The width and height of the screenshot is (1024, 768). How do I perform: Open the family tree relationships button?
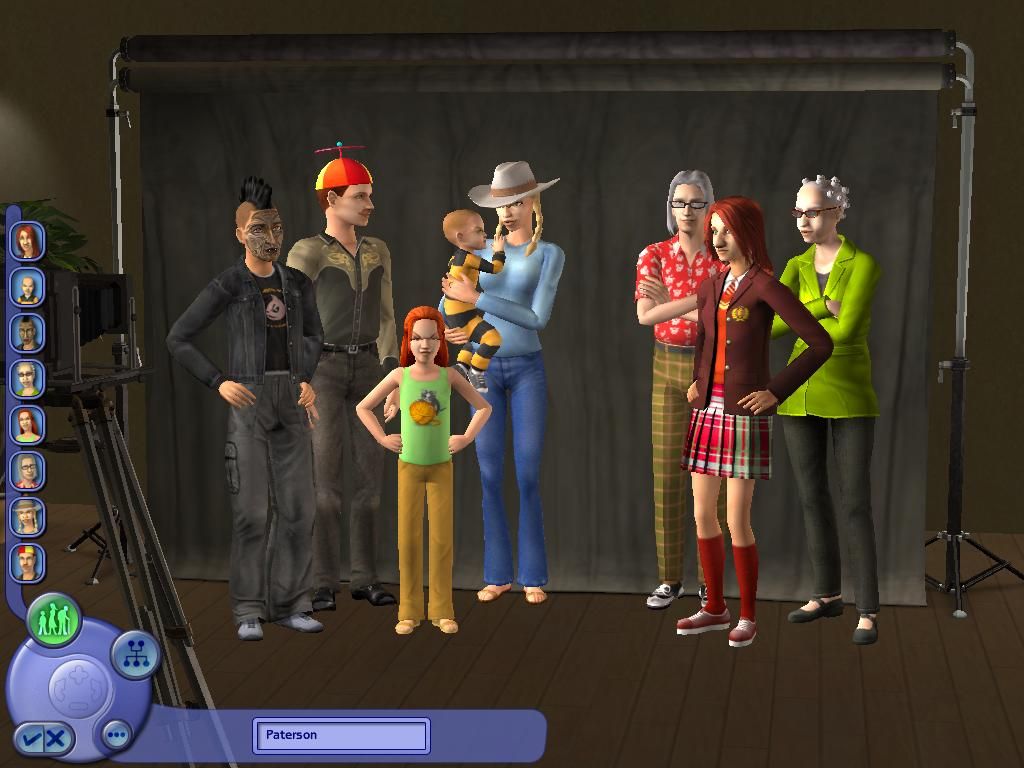pyautogui.click(x=134, y=655)
